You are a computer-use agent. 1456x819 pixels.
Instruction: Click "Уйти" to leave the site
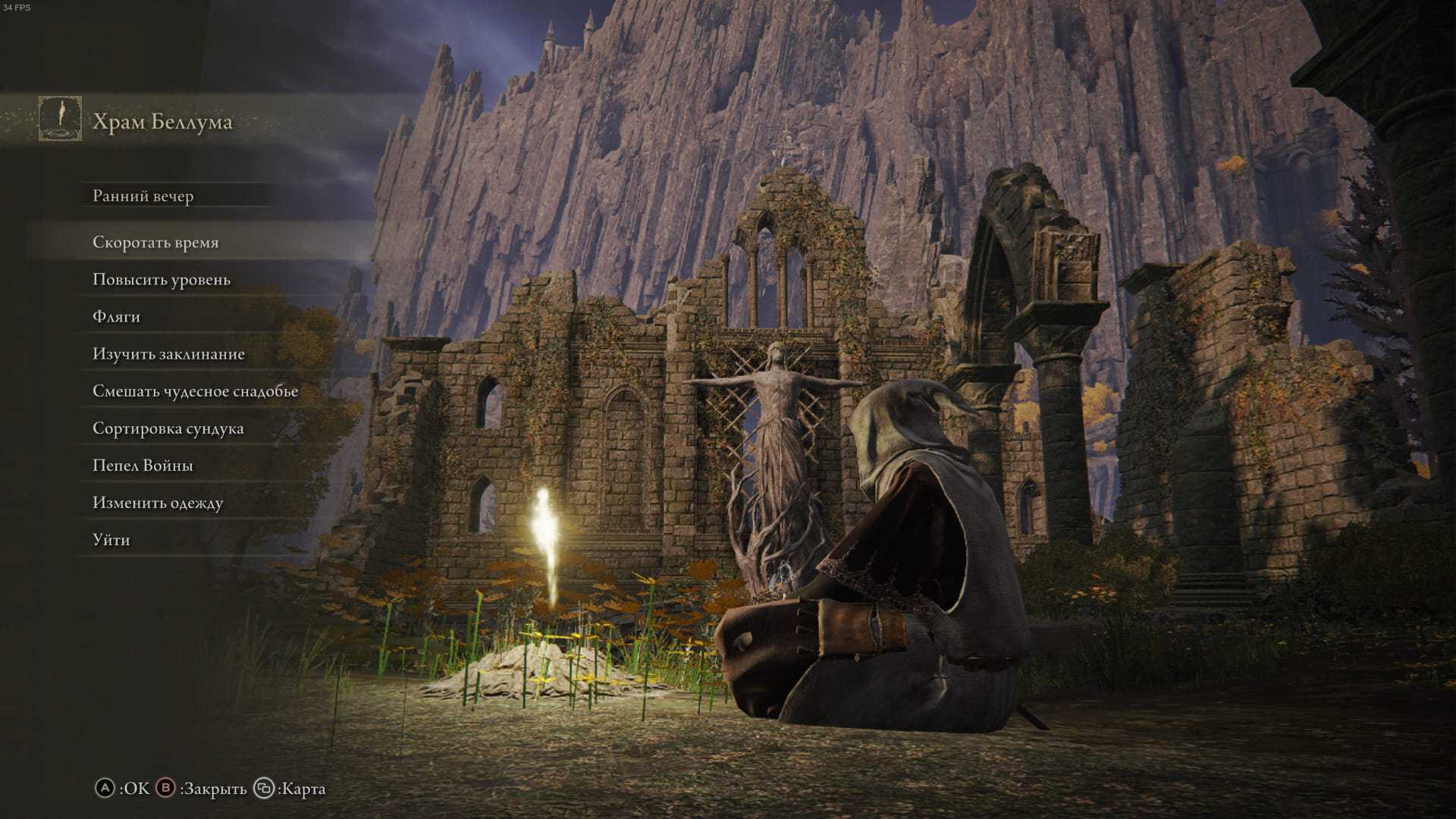(x=111, y=540)
